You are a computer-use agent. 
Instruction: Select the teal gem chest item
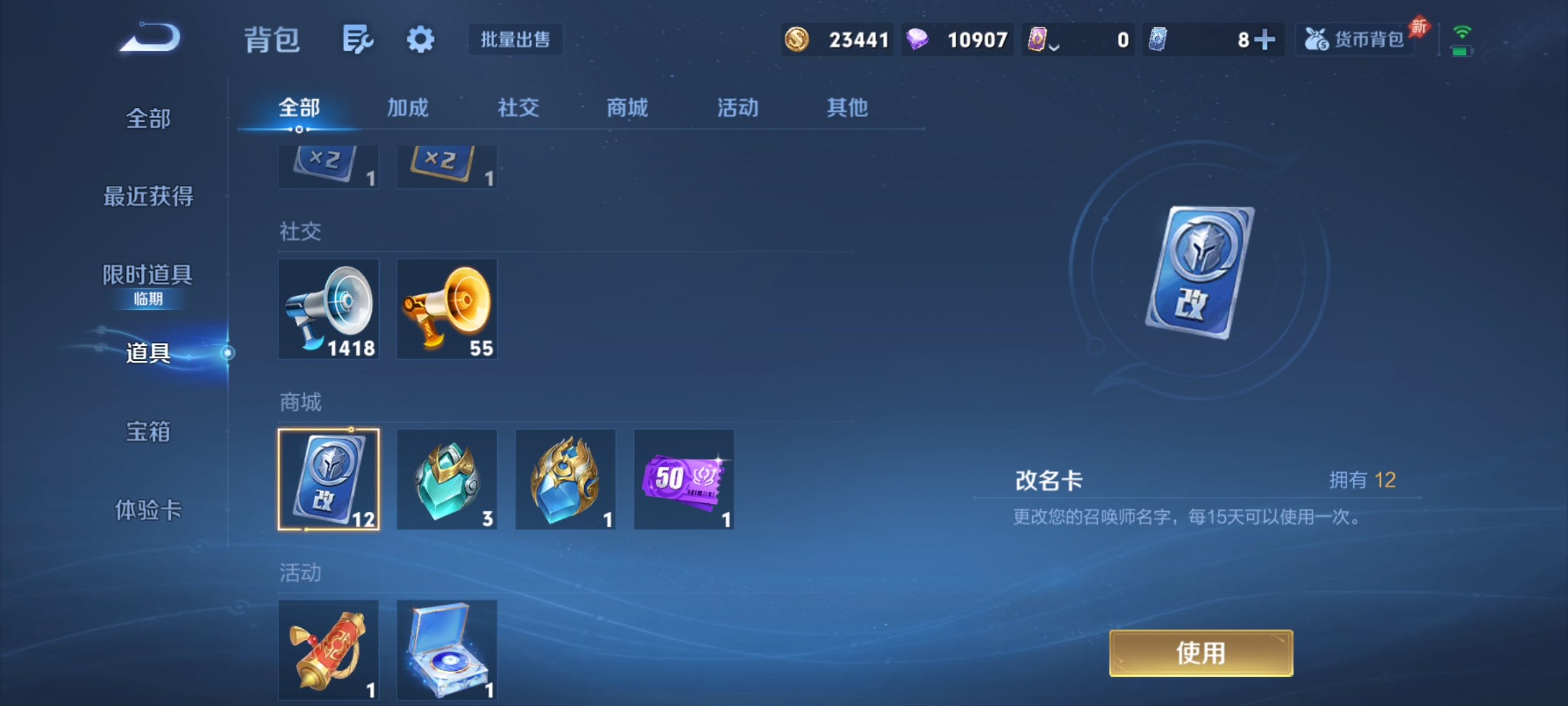[447, 480]
